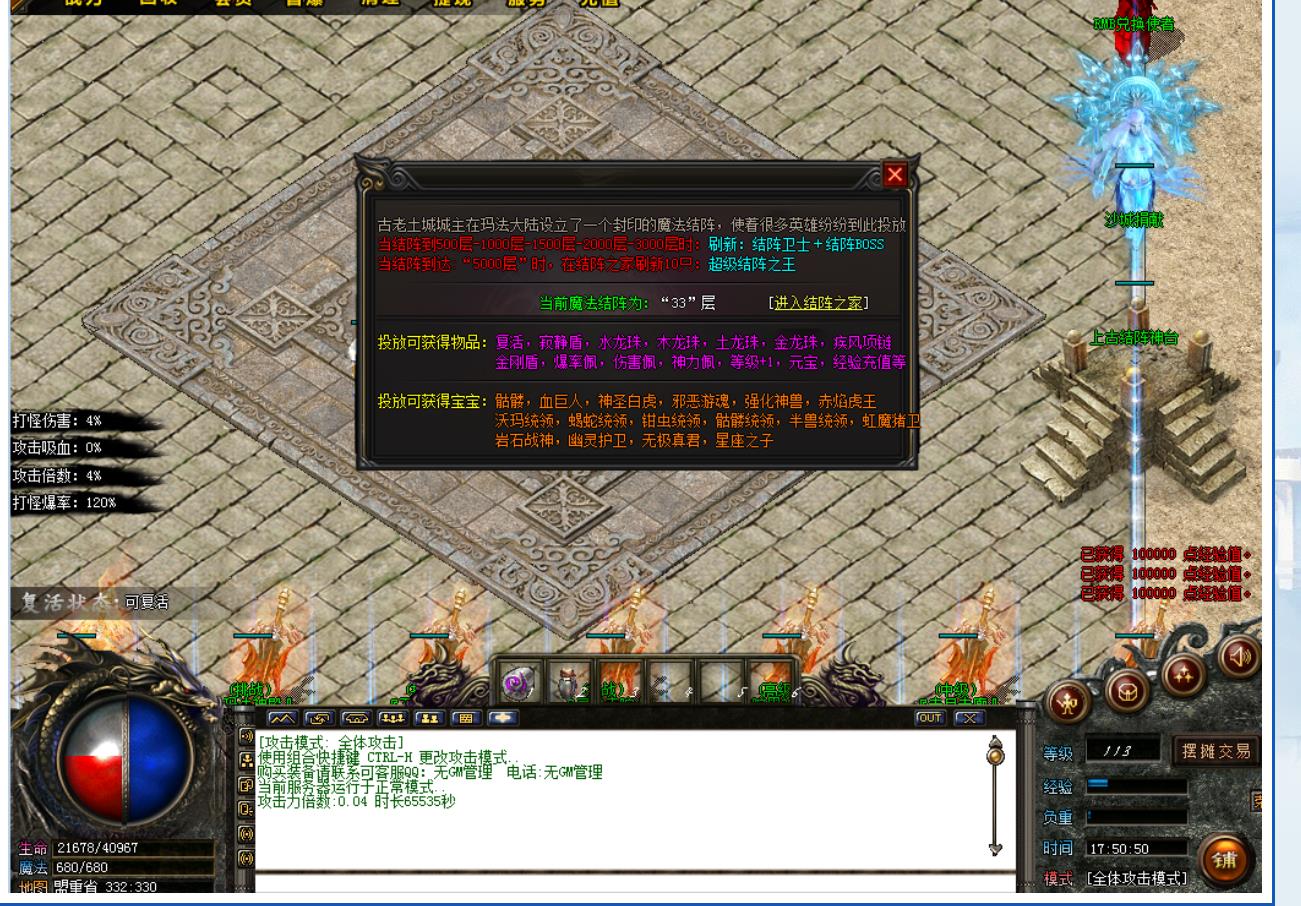The height and width of the screenshot is (906, 1301).
Task: Close the chat panel with X
Action: (x=968, y=717)
